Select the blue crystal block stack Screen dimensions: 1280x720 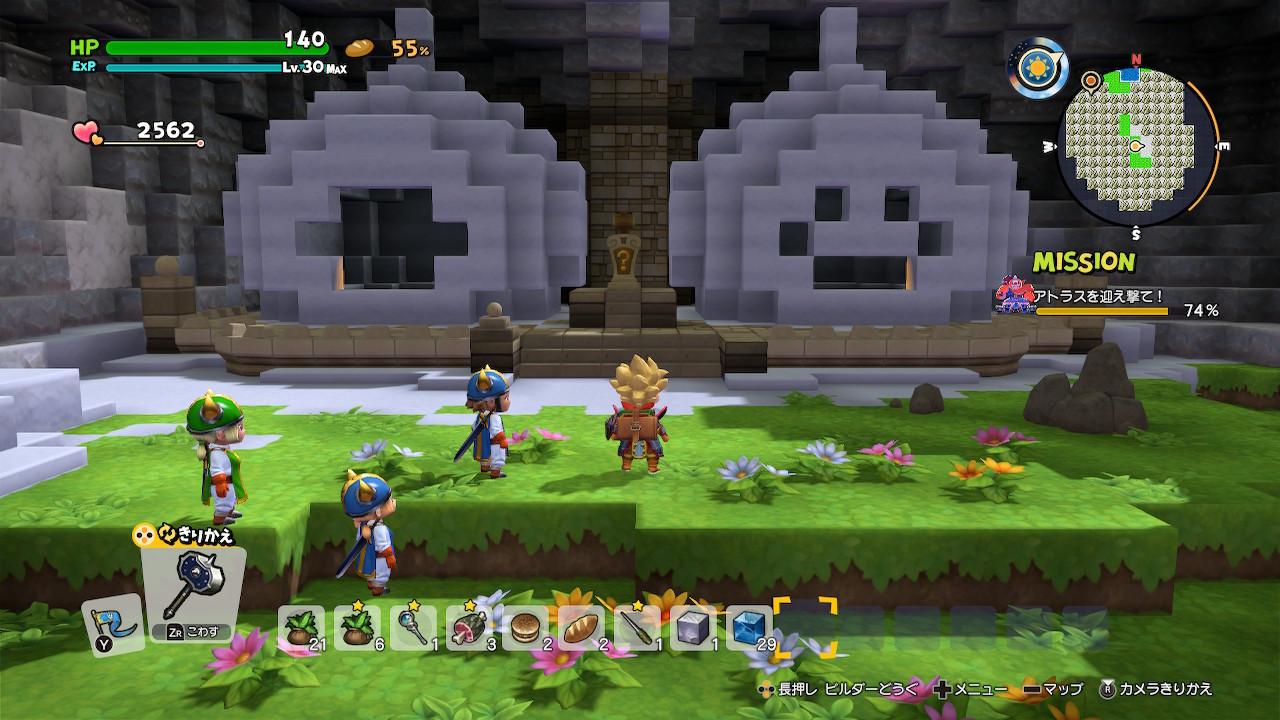click(x=750, y=628)
